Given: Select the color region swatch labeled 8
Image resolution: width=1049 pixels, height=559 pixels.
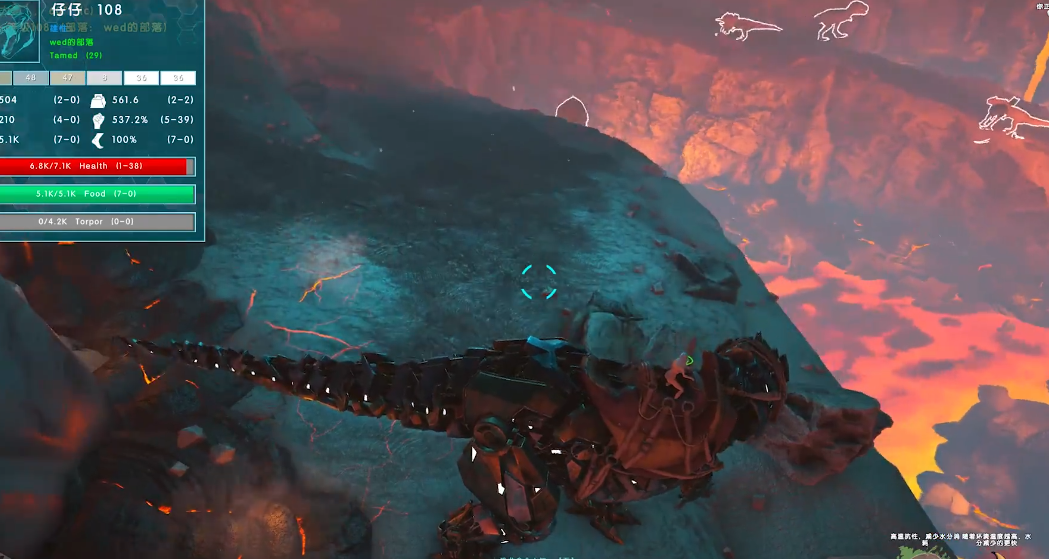Looking at the screenshot, I should coord(103,78).
